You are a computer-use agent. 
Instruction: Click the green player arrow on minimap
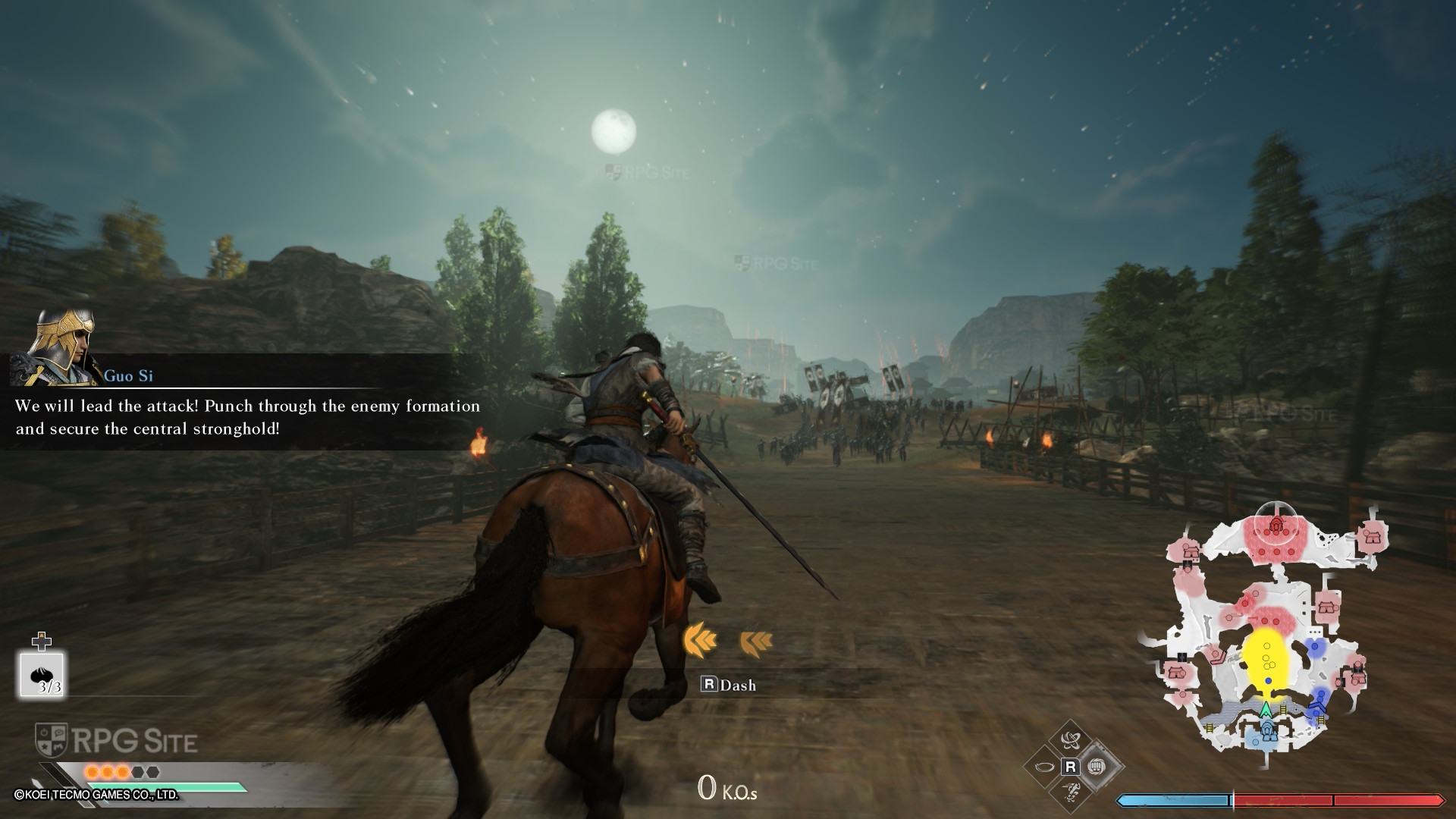click(x=1266, y=711)
